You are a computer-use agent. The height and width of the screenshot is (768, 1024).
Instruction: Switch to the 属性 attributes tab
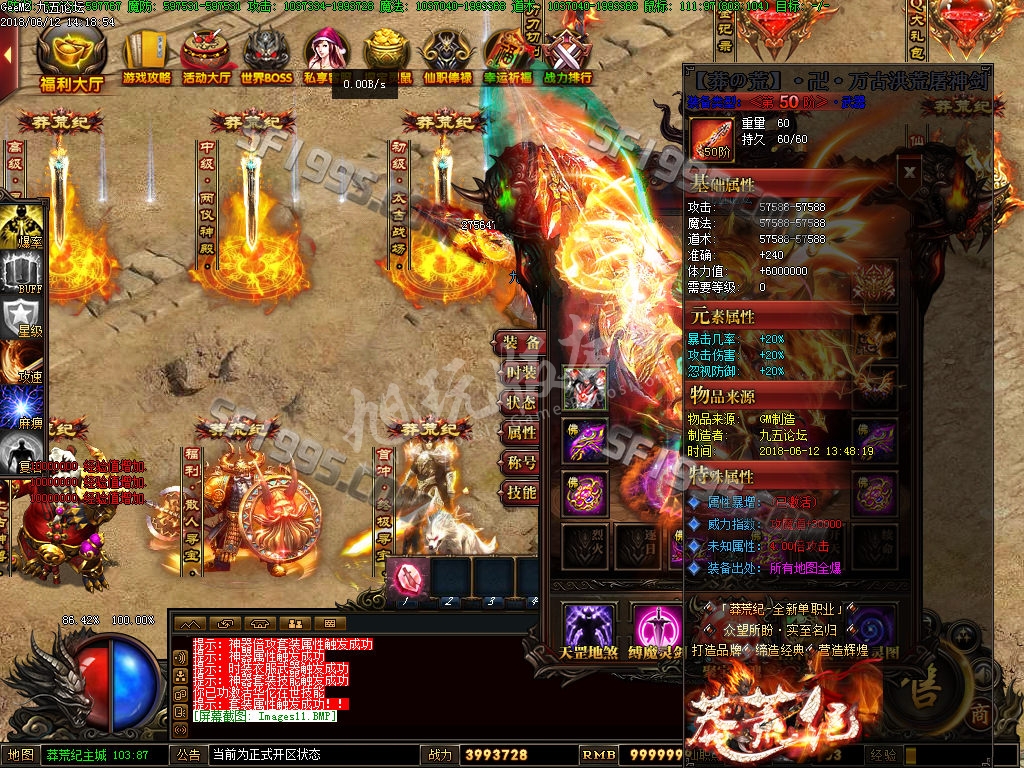click(x=520, y=433)
